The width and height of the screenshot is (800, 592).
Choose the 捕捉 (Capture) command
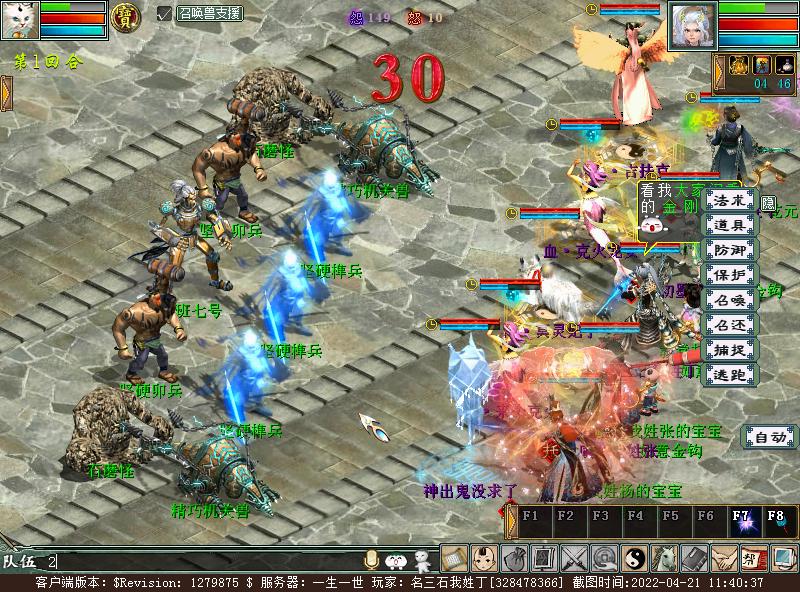(731, 350)
